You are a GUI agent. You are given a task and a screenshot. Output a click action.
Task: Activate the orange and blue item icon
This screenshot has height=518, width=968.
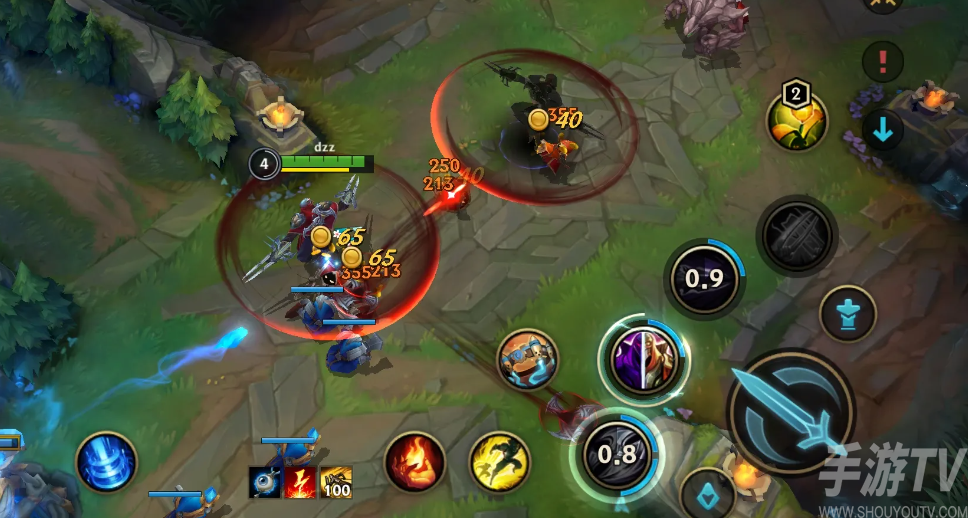[527, 358]
